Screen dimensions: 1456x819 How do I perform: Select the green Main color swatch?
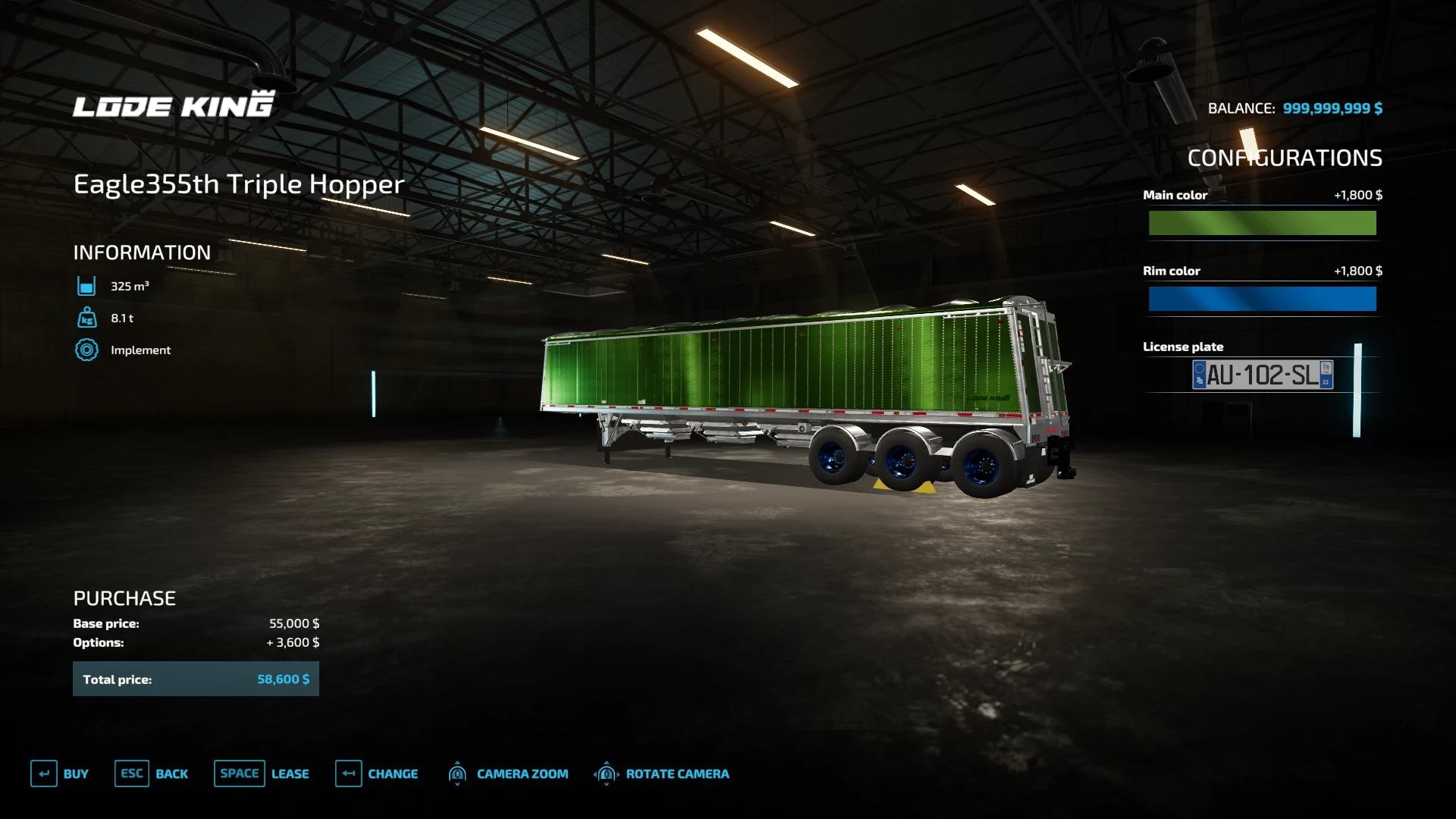(x=1261, y=223)
